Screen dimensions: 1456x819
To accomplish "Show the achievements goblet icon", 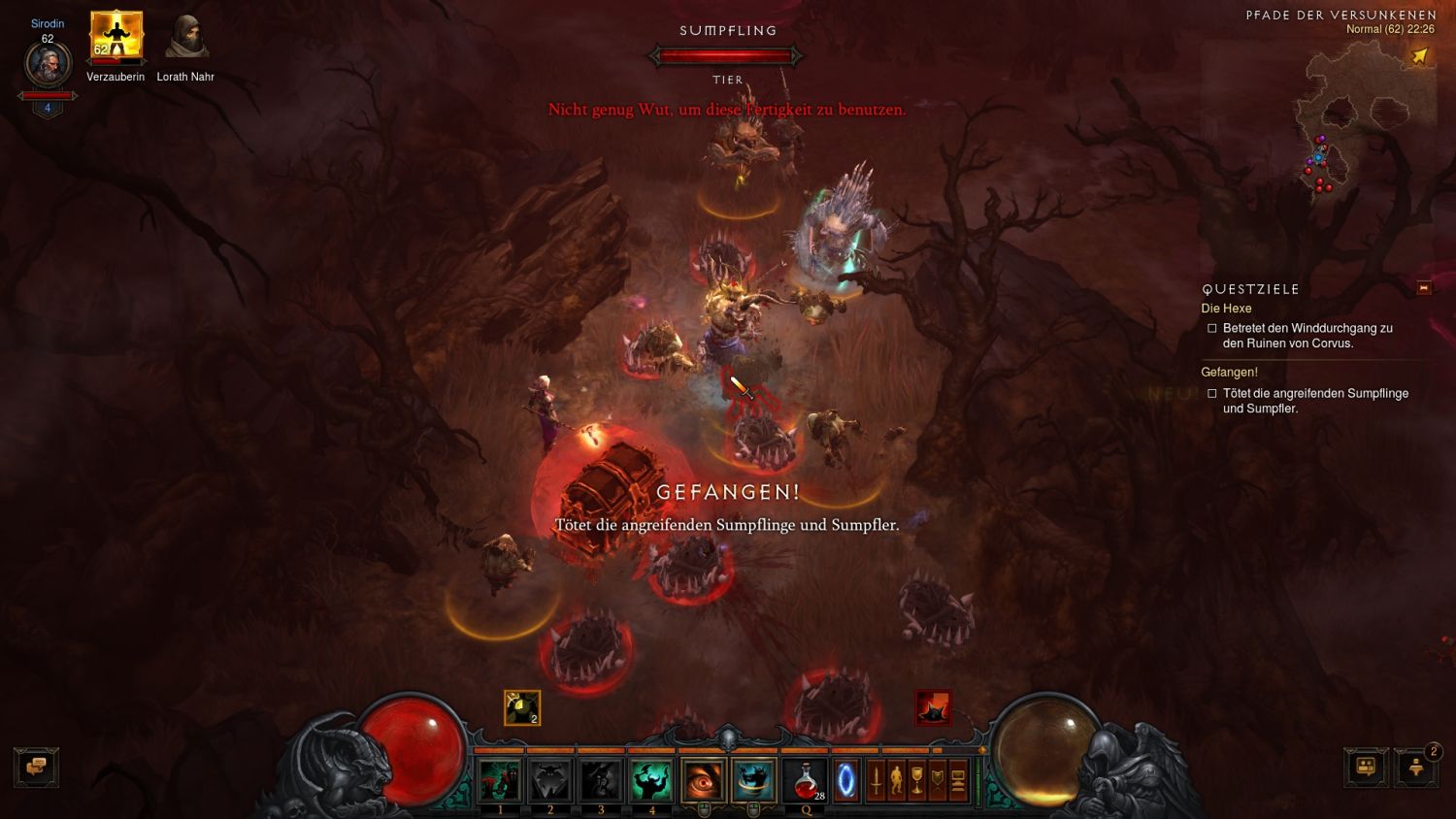I will coord(916,780).
